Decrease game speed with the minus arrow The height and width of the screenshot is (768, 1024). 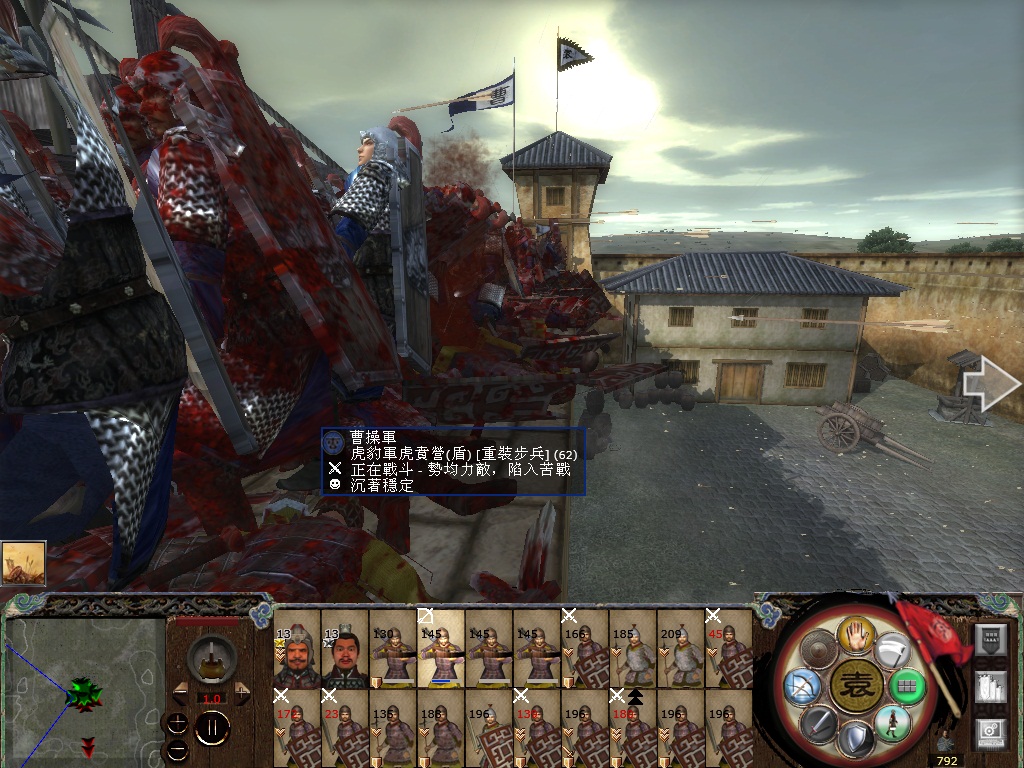pos(180,692)
